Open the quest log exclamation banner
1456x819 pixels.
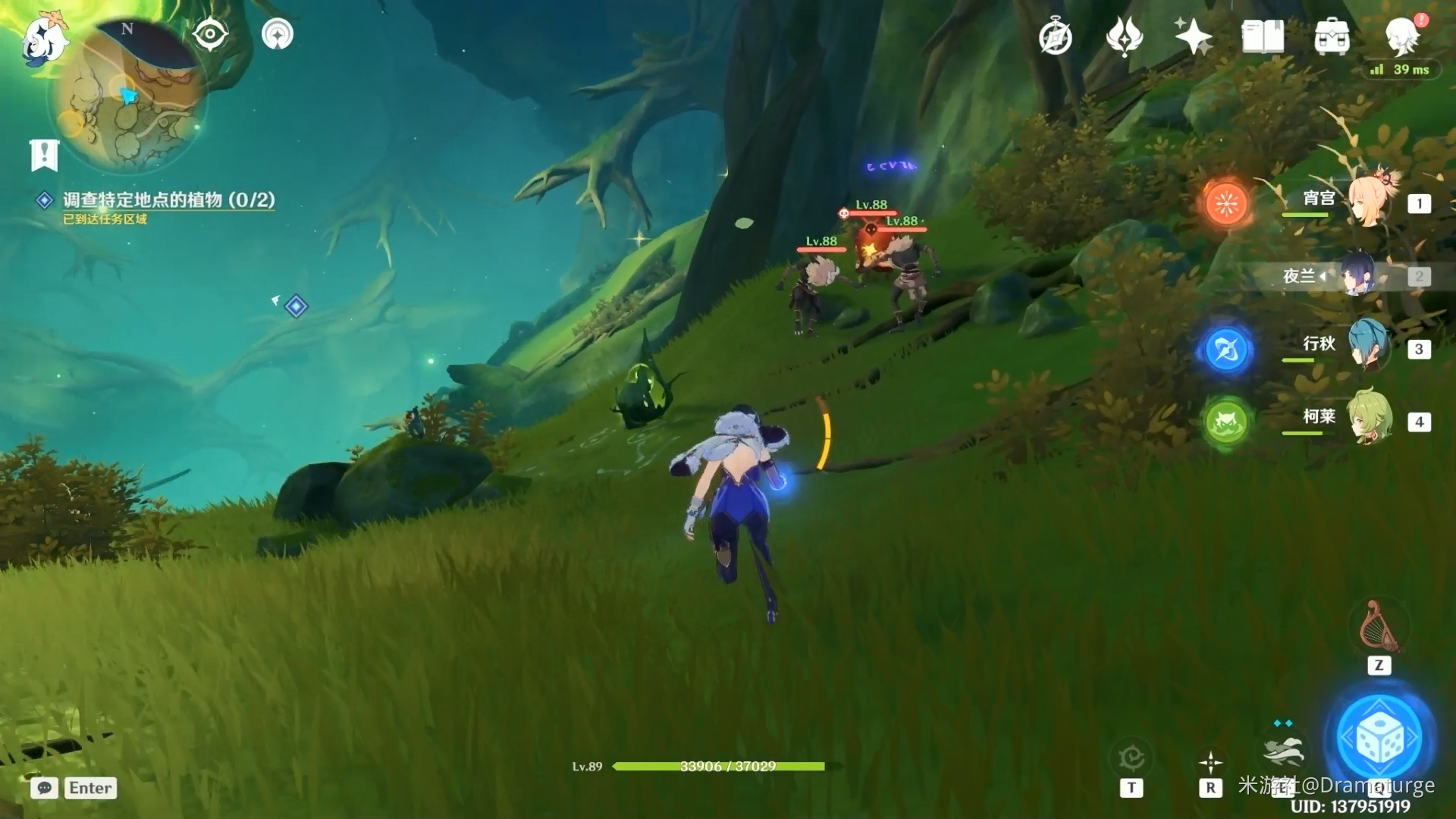(45, 155)
